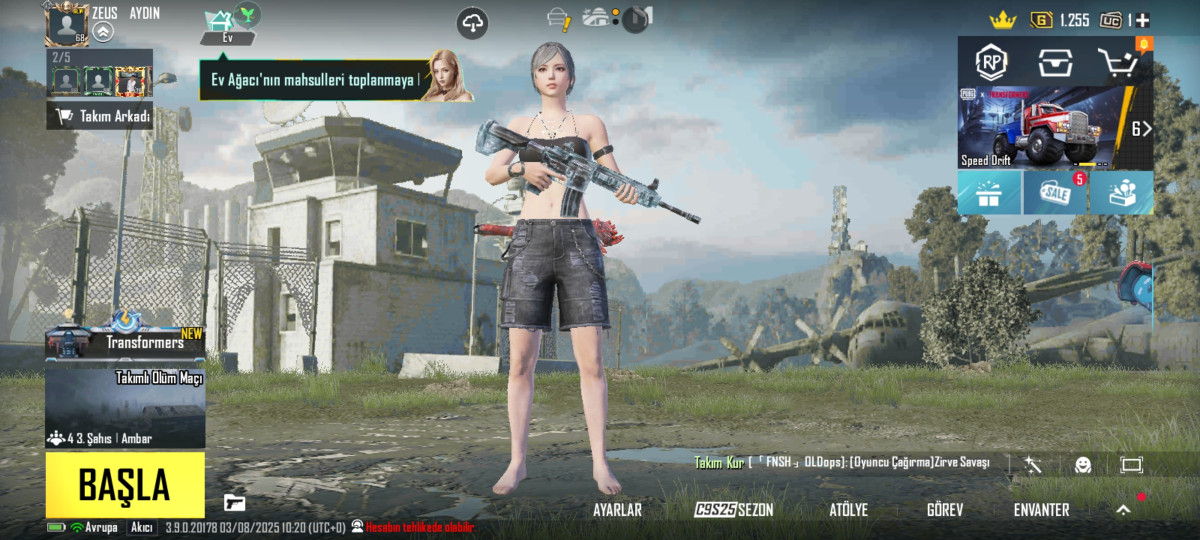Screen dimensions: 1200x540
Task: Open the Transformers game mode selector
Action: [125, 342]
